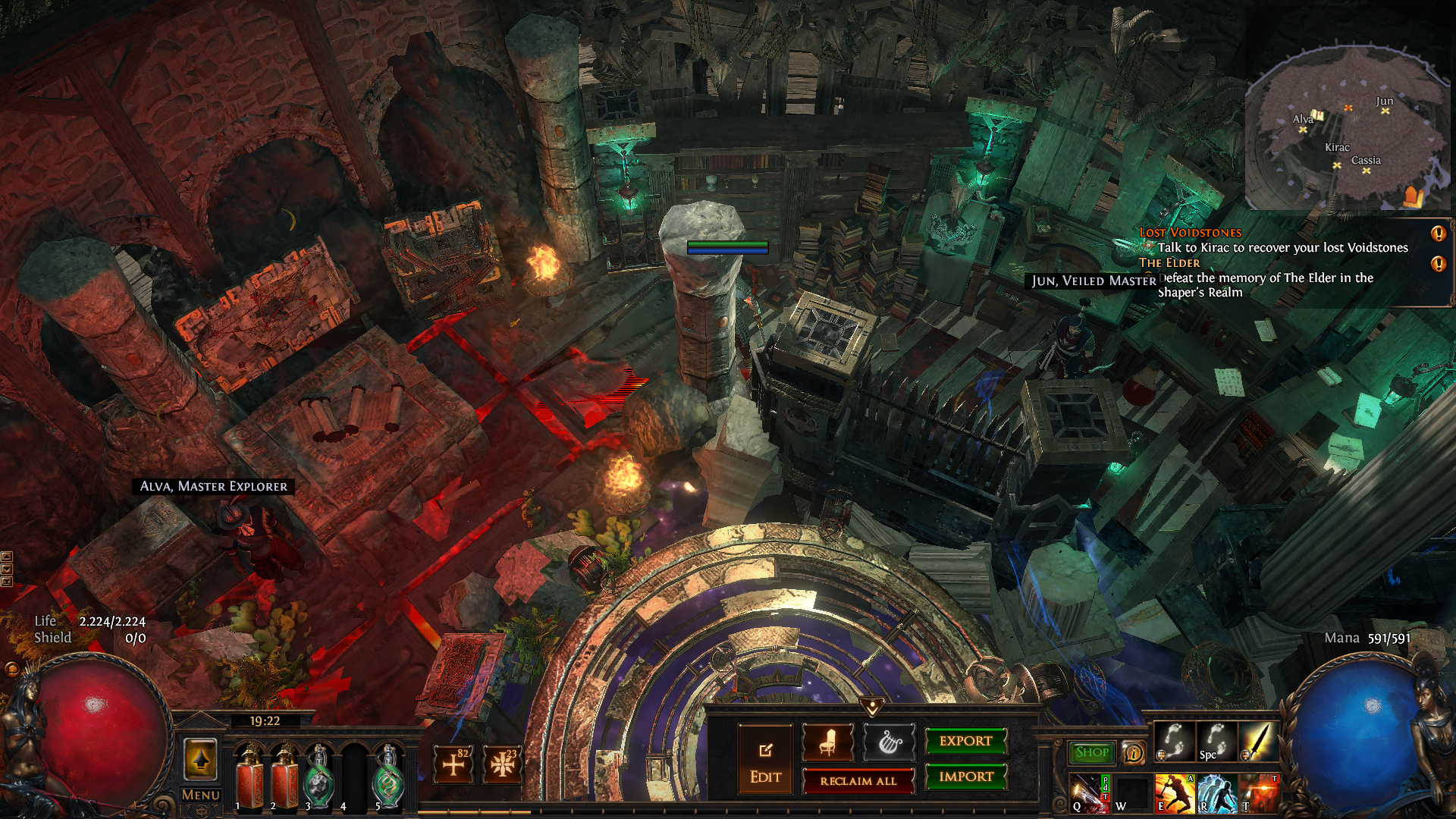Select the Lost Voidstones quest tracker

tap(1191, 233)
